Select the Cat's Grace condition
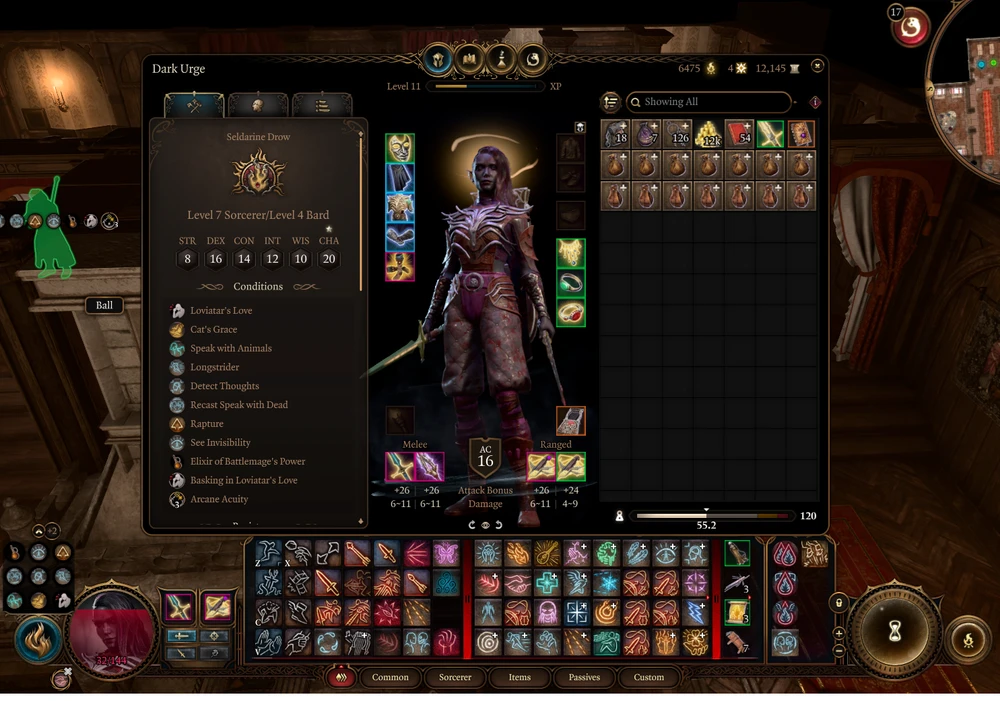The width and height of the screenshot is (1000, 701). click(x=213, y=330)
